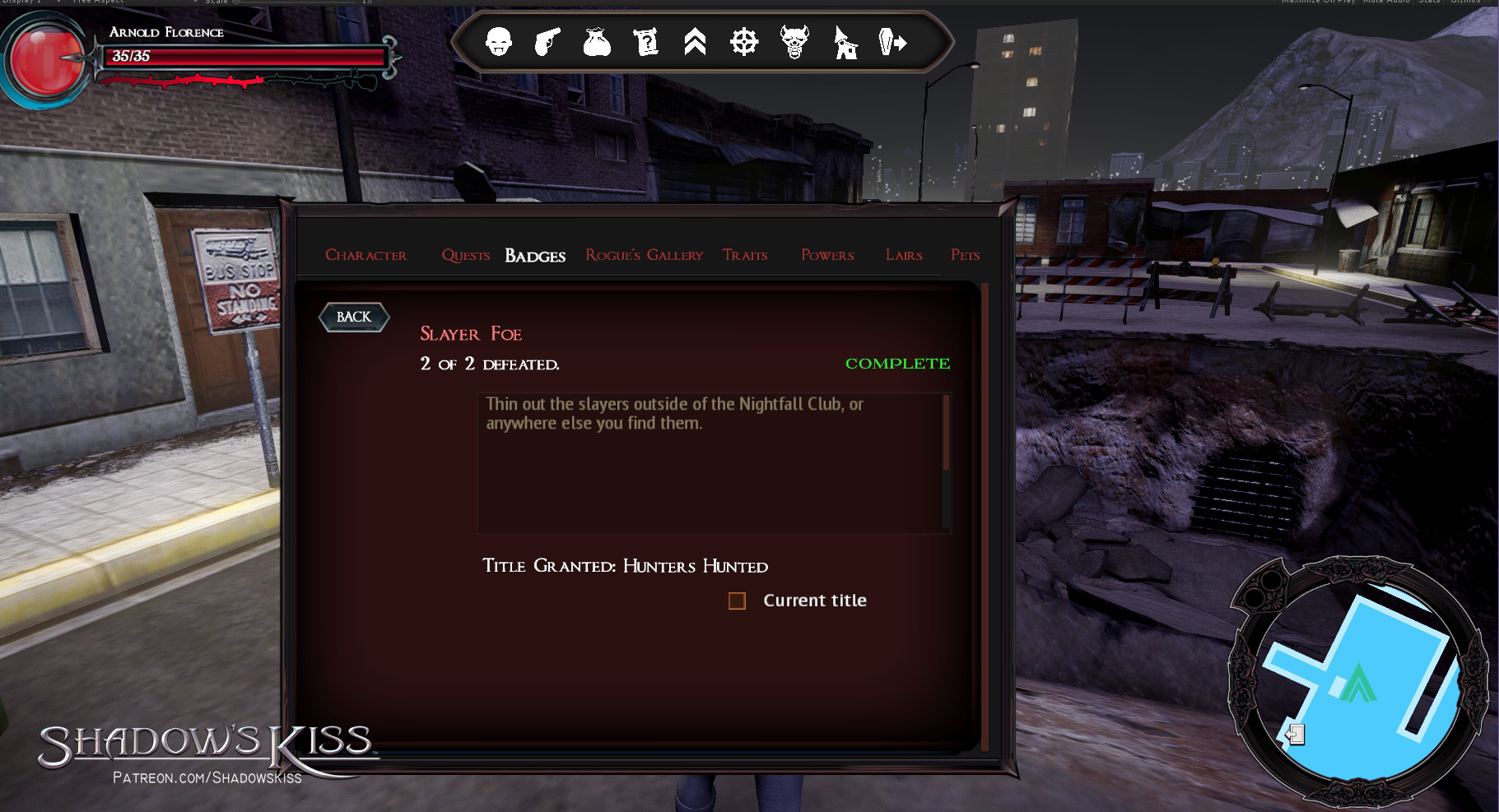Switch to the Quests tab
1499x812 pixels.
(465, 255)
